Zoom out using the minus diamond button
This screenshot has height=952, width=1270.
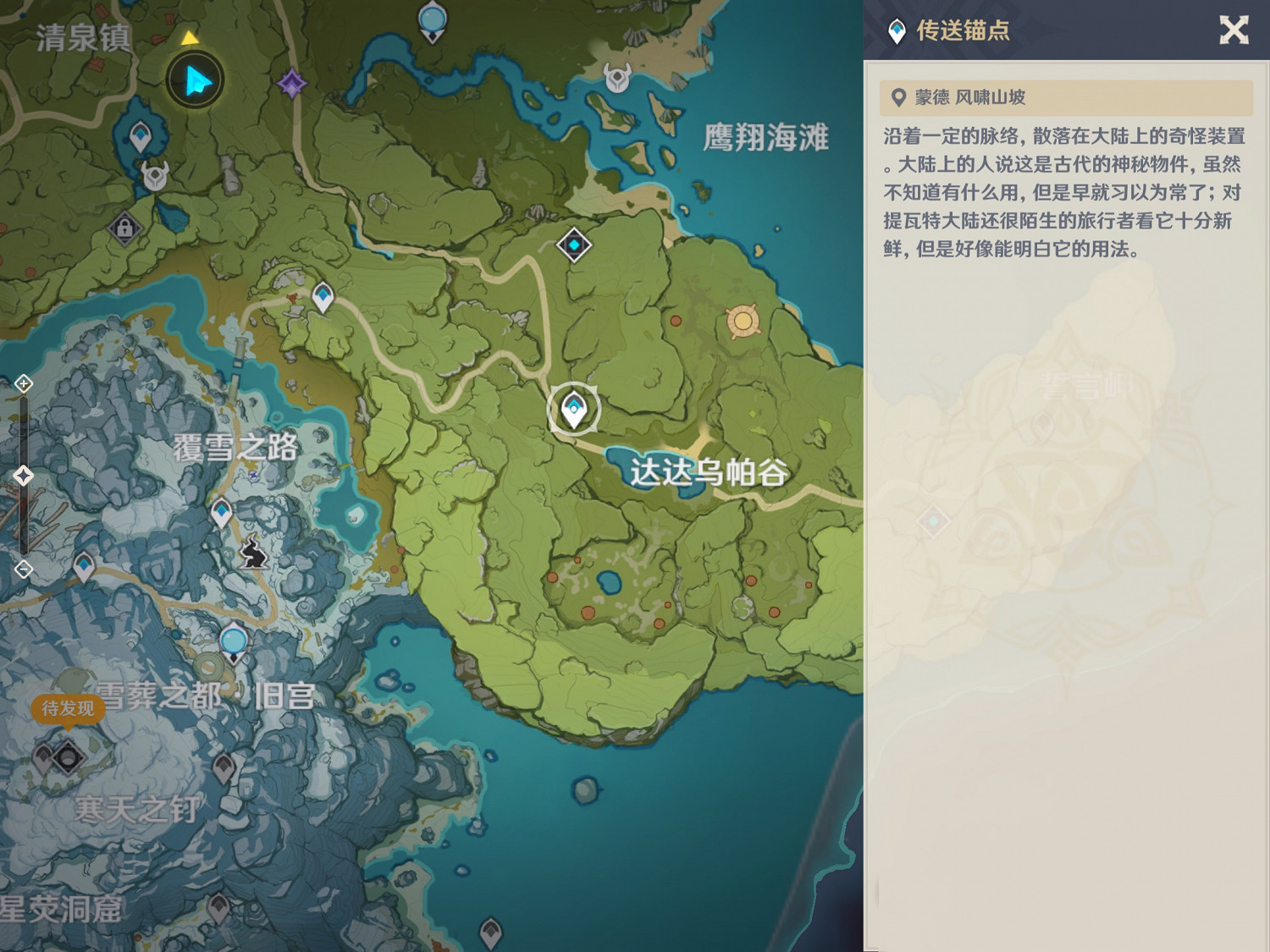pos(23,569)
